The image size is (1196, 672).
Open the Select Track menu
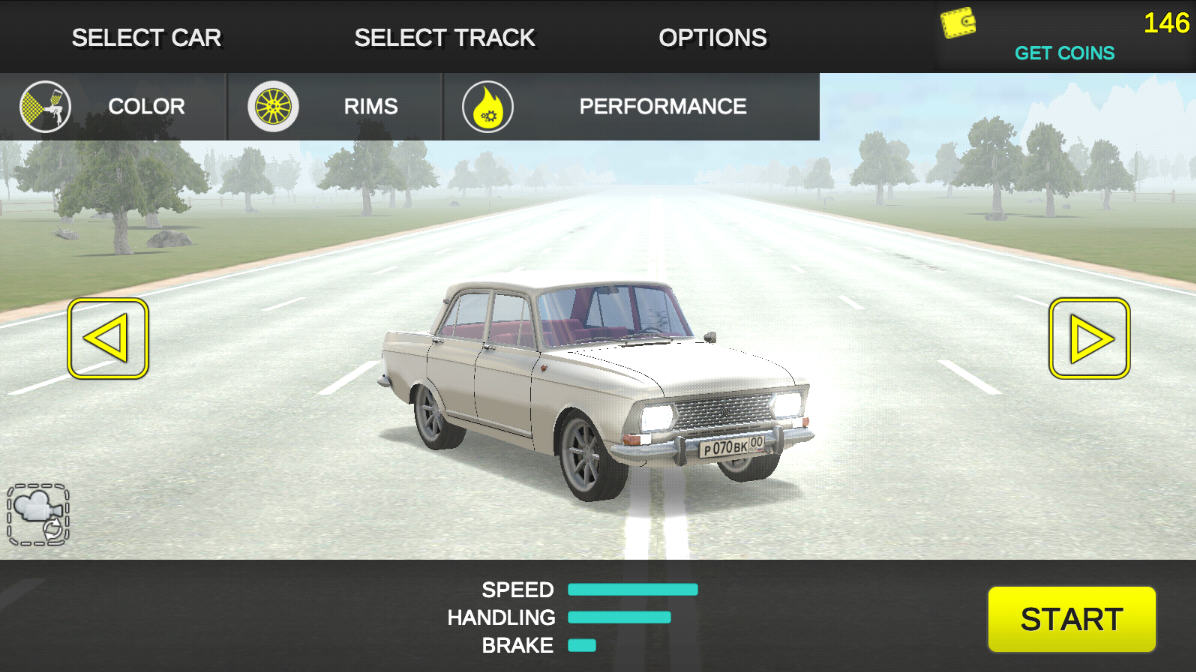(444, 38)
